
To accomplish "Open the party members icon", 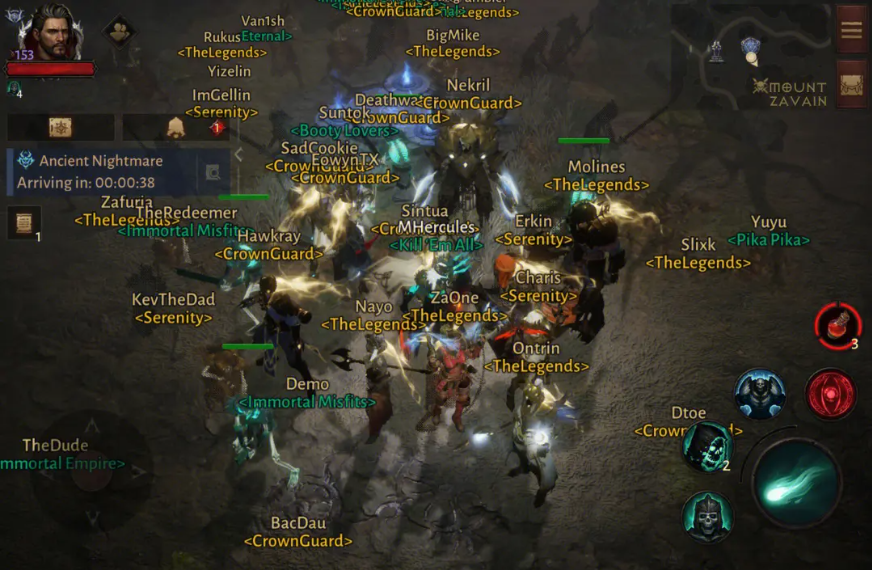I will point(120,31).
